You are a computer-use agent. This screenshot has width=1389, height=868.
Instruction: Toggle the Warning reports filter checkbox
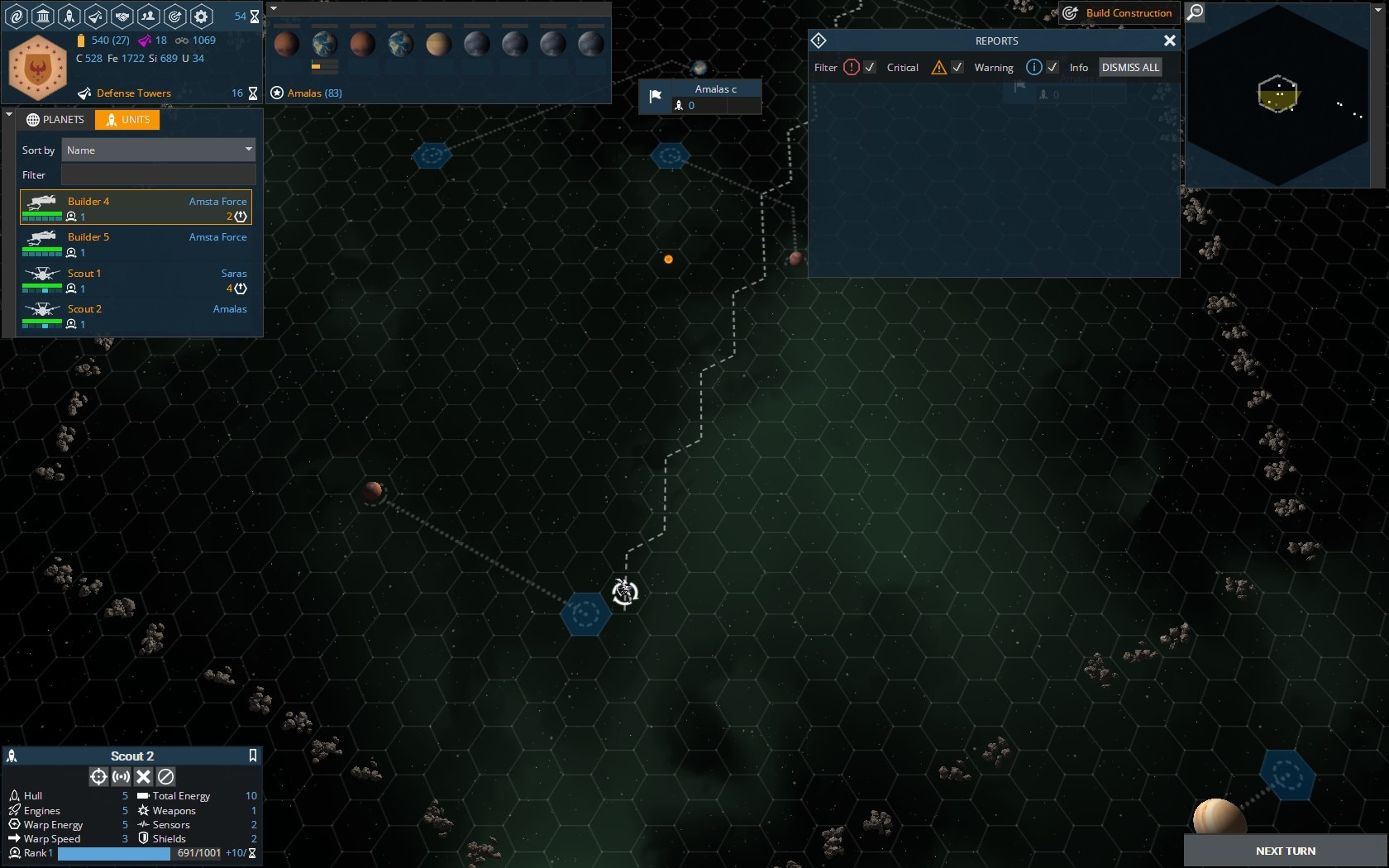tap(957, 68)
